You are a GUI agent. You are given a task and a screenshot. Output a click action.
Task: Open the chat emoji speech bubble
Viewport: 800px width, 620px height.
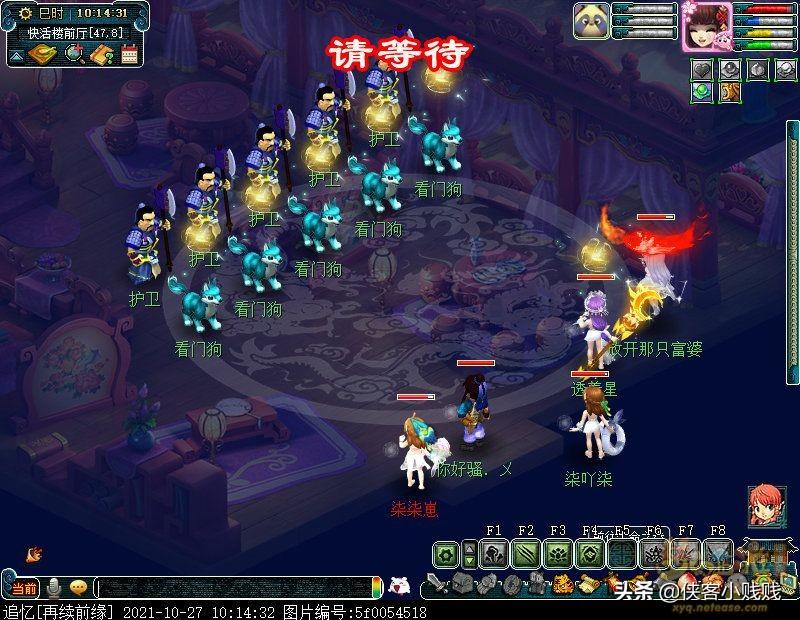click(78, 587)
